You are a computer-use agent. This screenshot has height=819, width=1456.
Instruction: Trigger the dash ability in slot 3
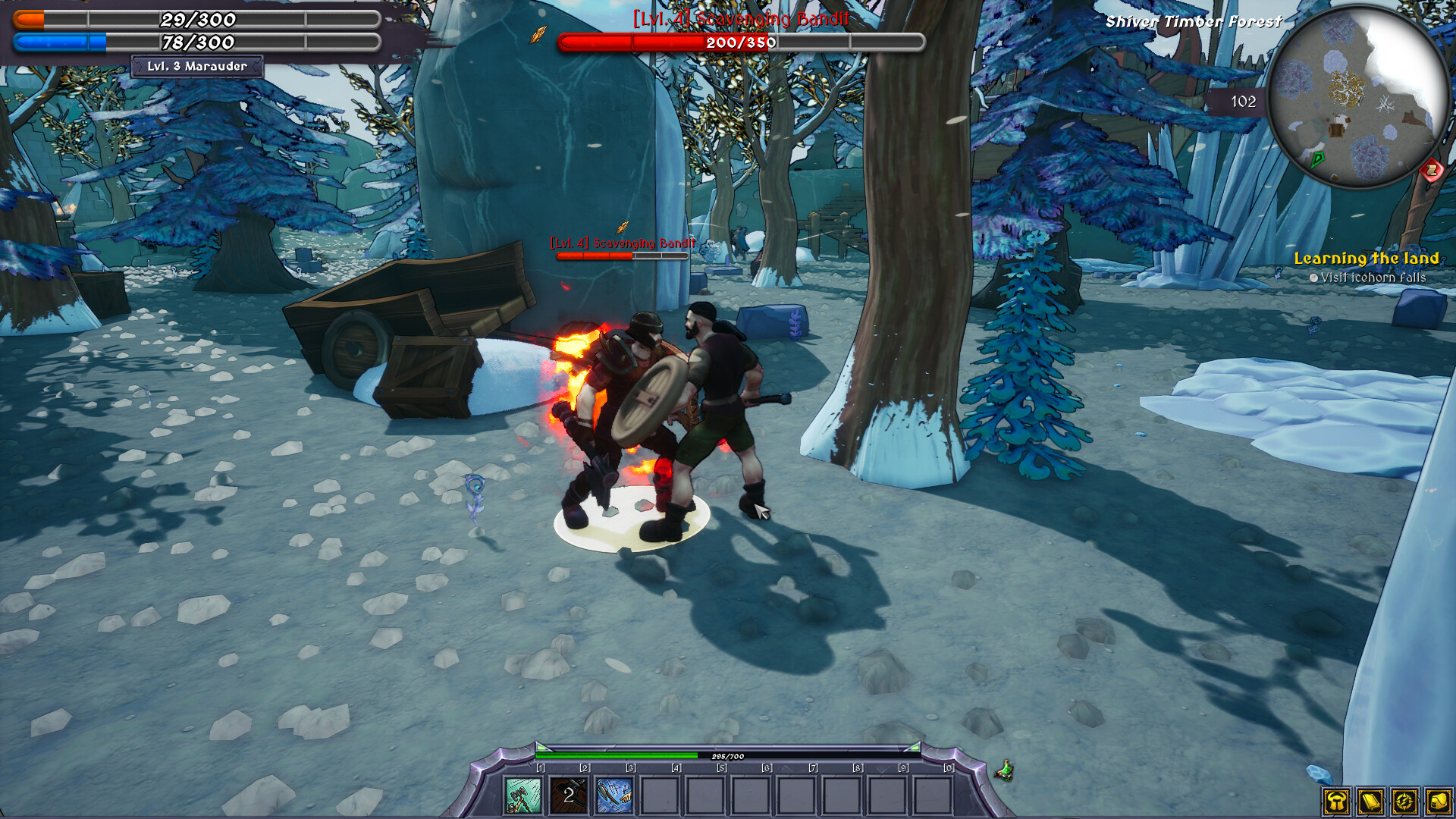pos(614,795)
